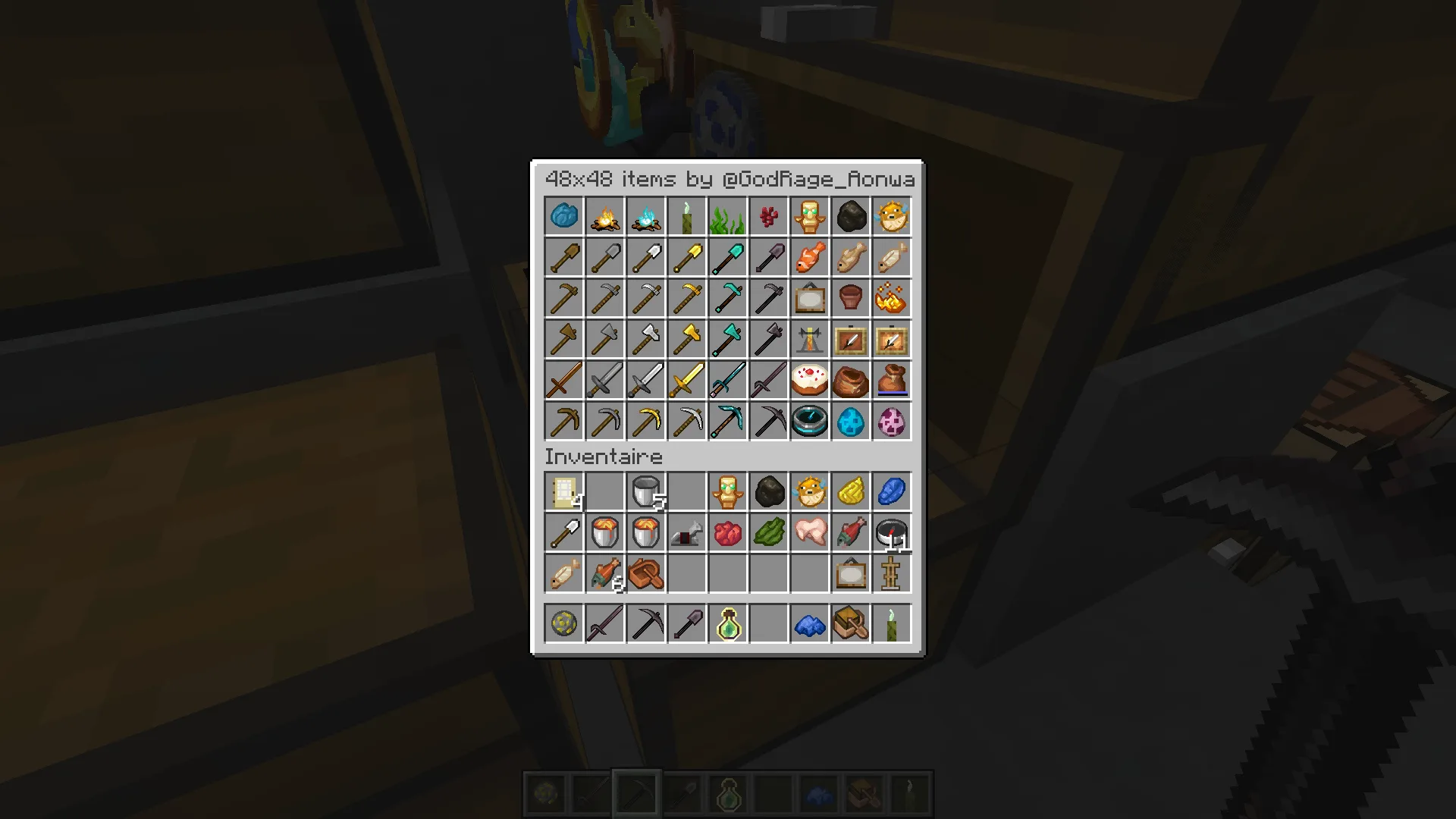Pick up the blue spawn egg
The image size is (1456, 819).
coord(850,421)
